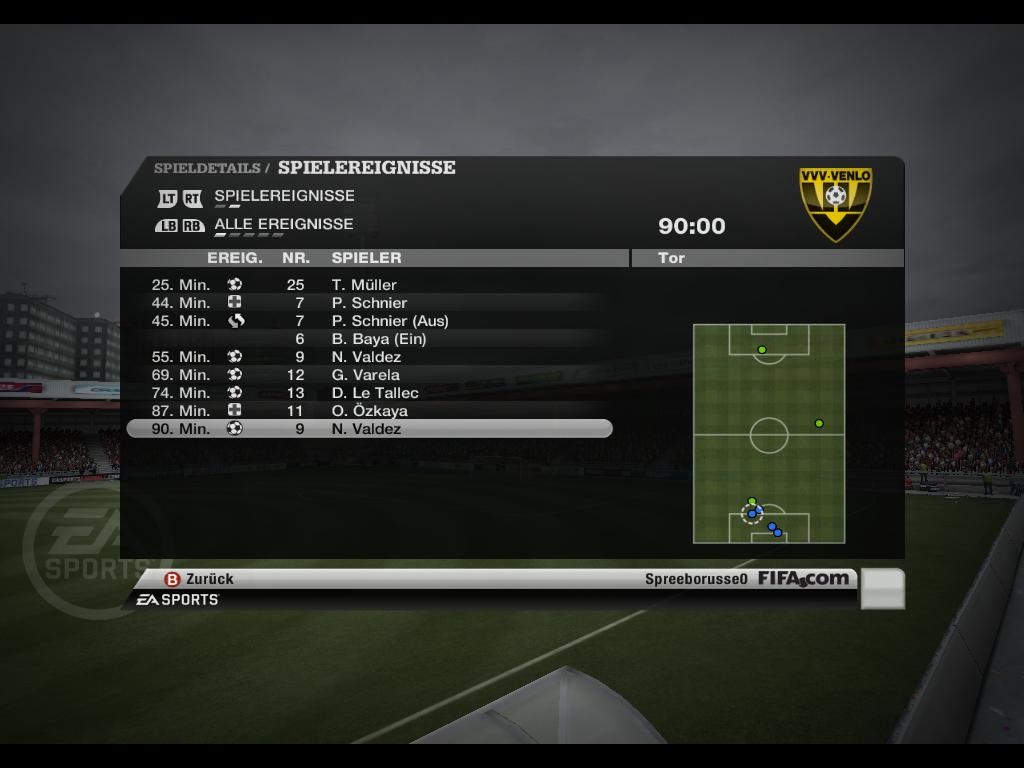Pick the 55. Min. N. Valdez event

tap(366, 357)
